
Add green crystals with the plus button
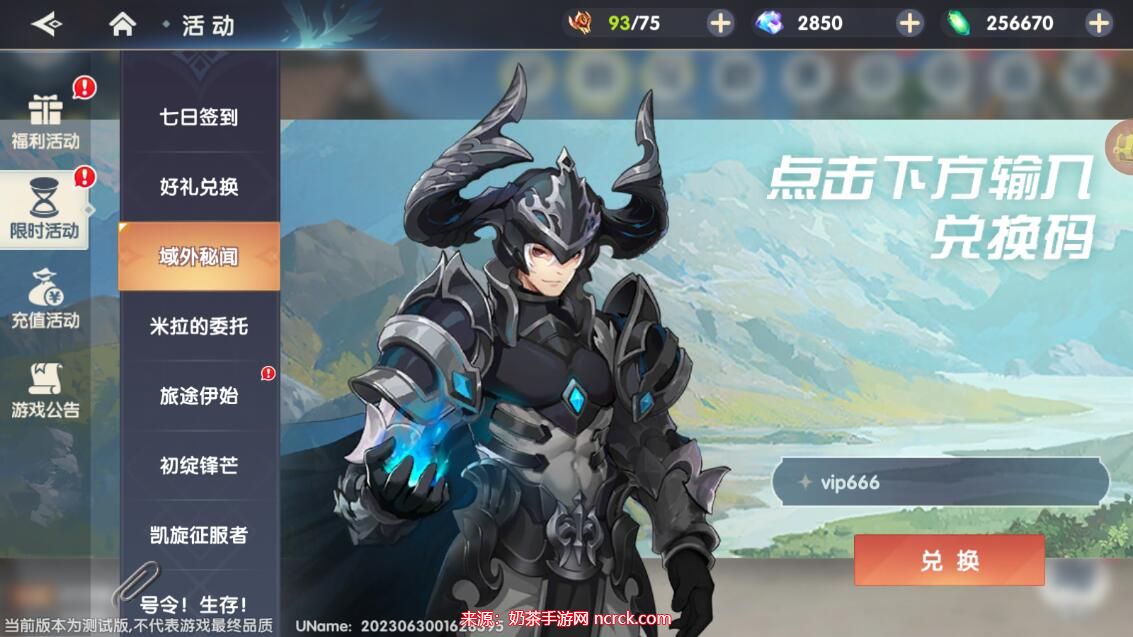pos(1098,23)
